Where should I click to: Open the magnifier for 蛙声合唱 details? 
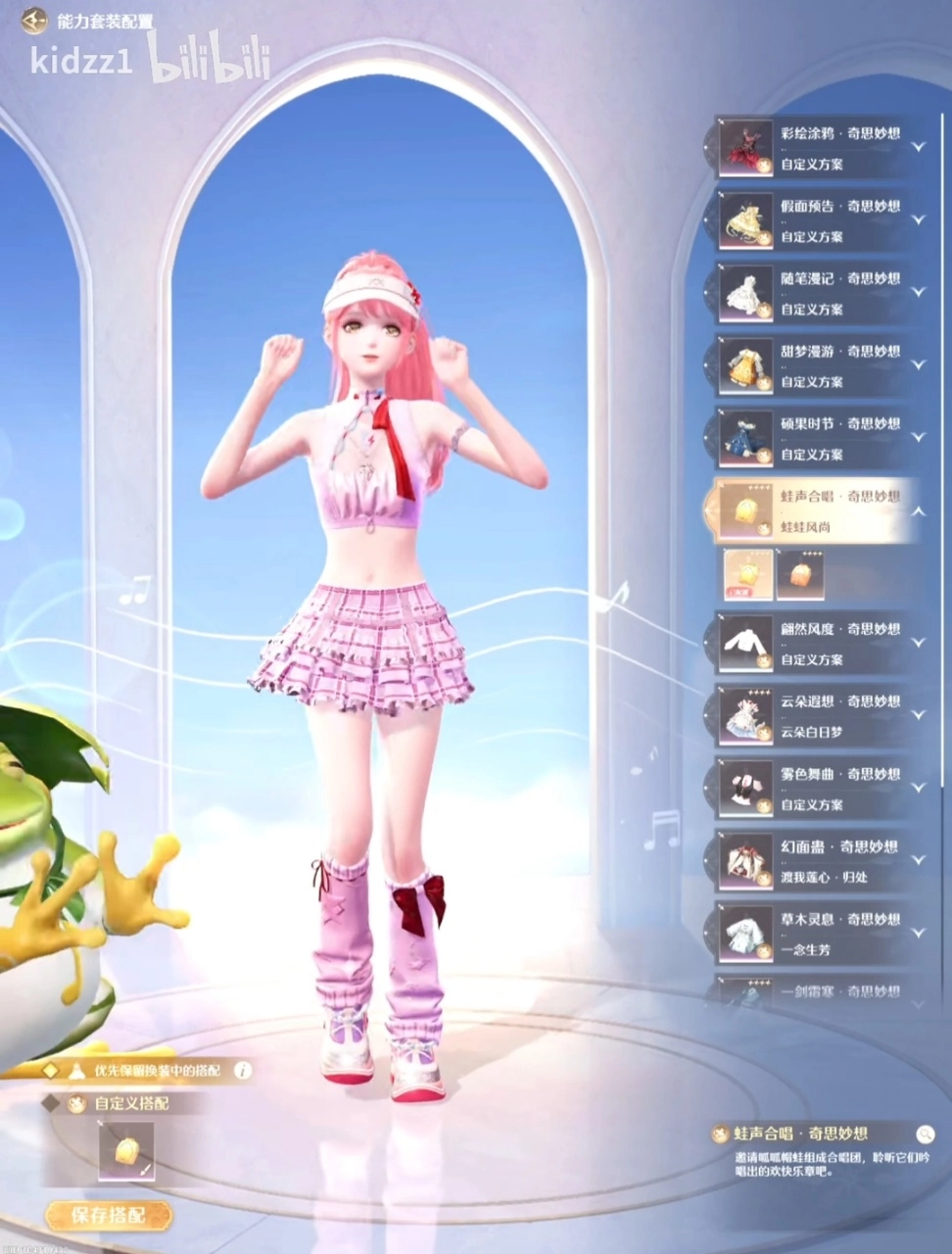[925, 1134]
